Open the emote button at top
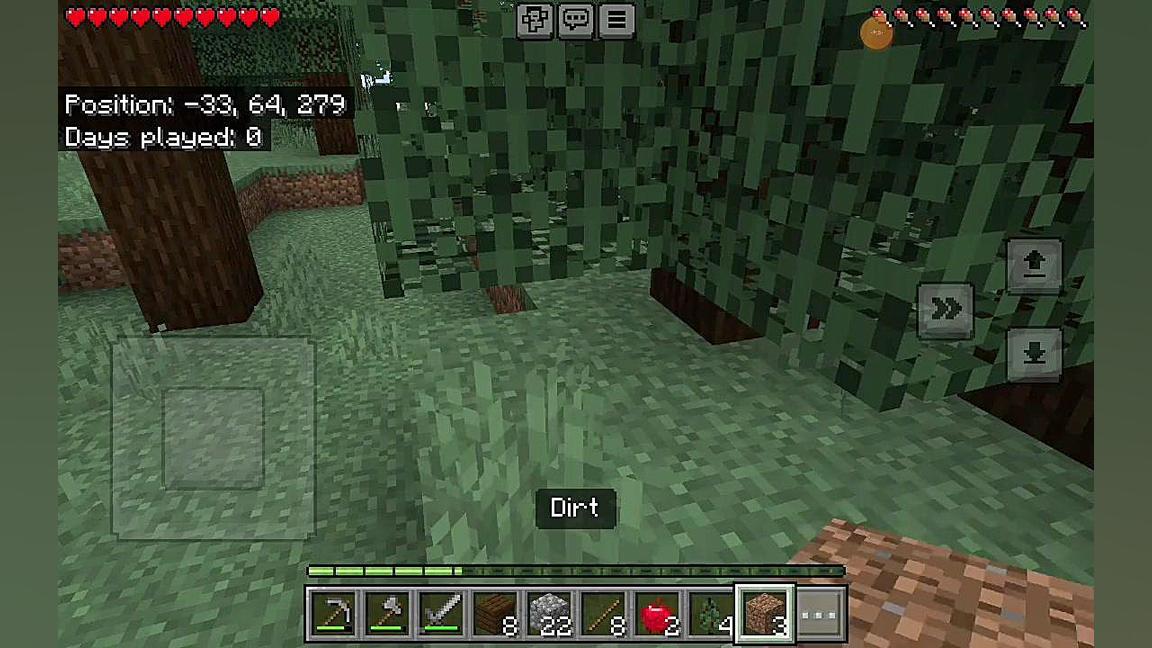Screen dimensions: 1152x648 coord(535,20)
